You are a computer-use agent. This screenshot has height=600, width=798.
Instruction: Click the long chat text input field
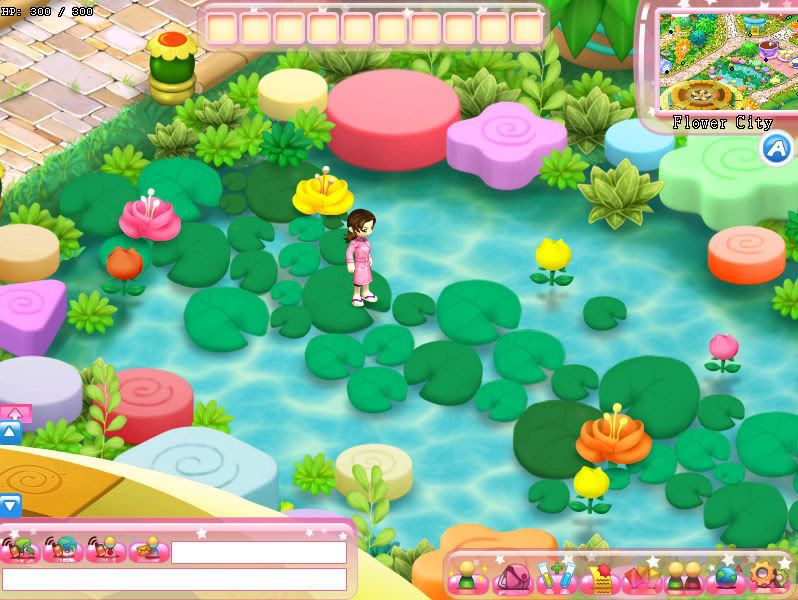[174, 579]
